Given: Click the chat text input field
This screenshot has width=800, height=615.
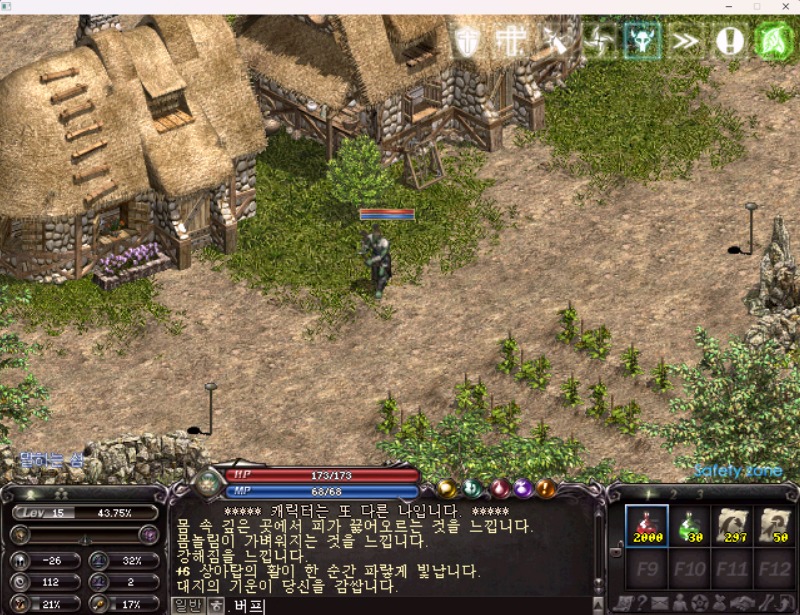Looking at the screenshot, I should point(400,606).
